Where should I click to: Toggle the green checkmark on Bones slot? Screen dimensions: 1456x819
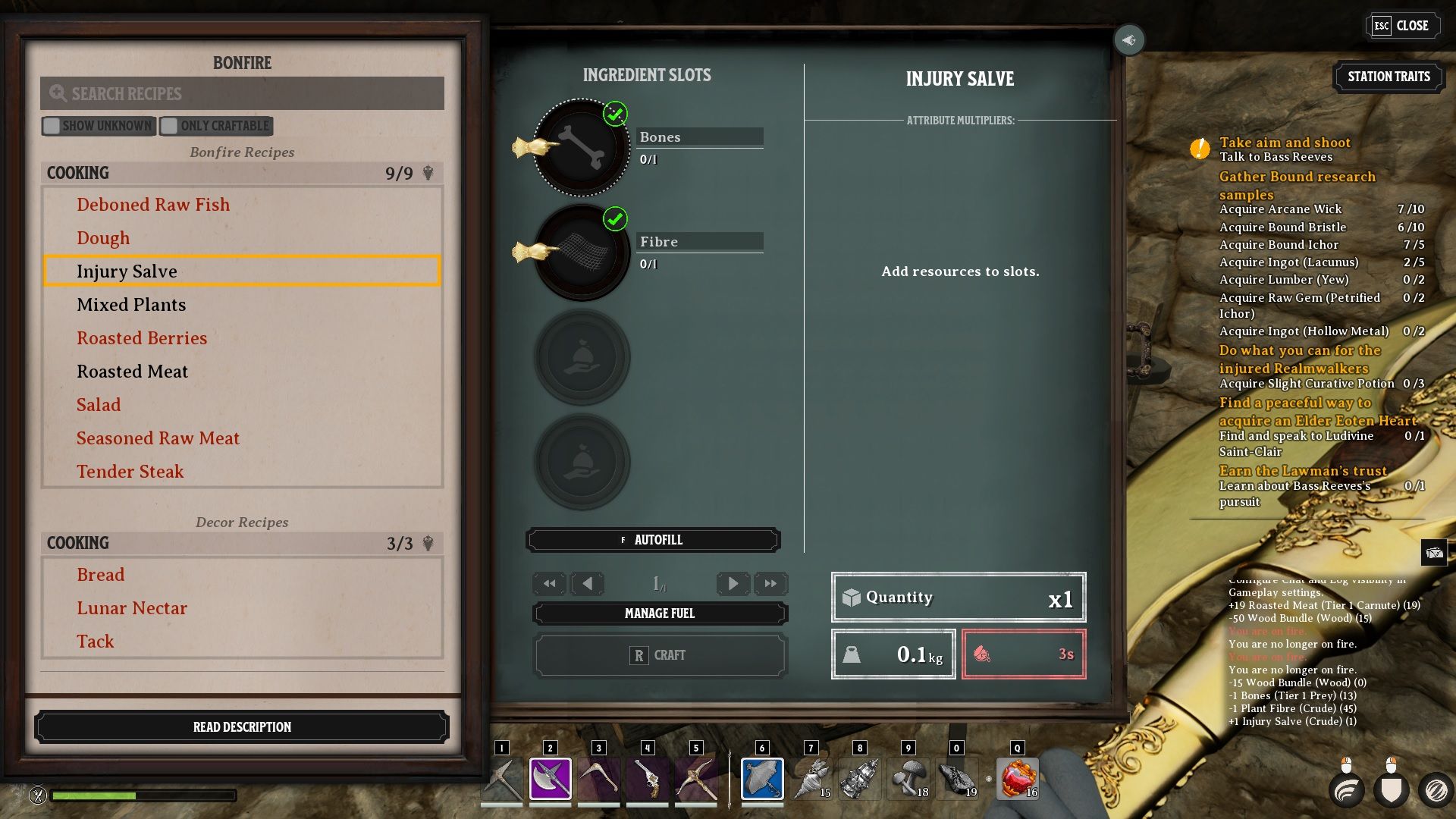(x=616, y=115)
